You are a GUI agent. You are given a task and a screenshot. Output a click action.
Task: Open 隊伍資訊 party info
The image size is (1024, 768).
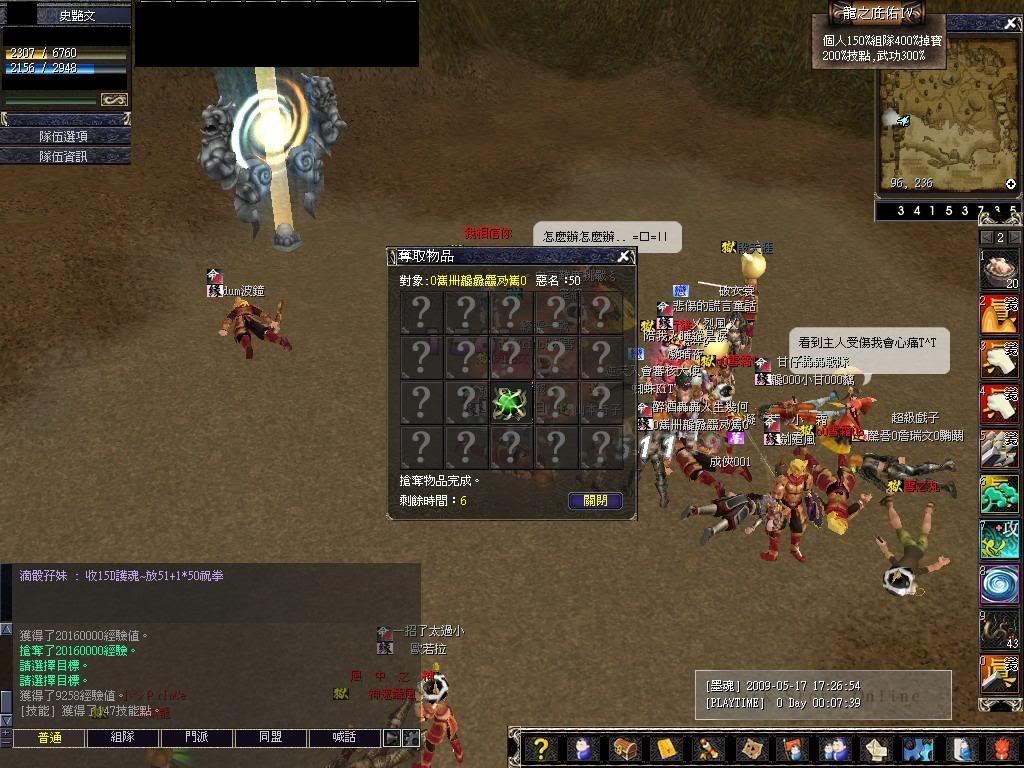[65, 156]
